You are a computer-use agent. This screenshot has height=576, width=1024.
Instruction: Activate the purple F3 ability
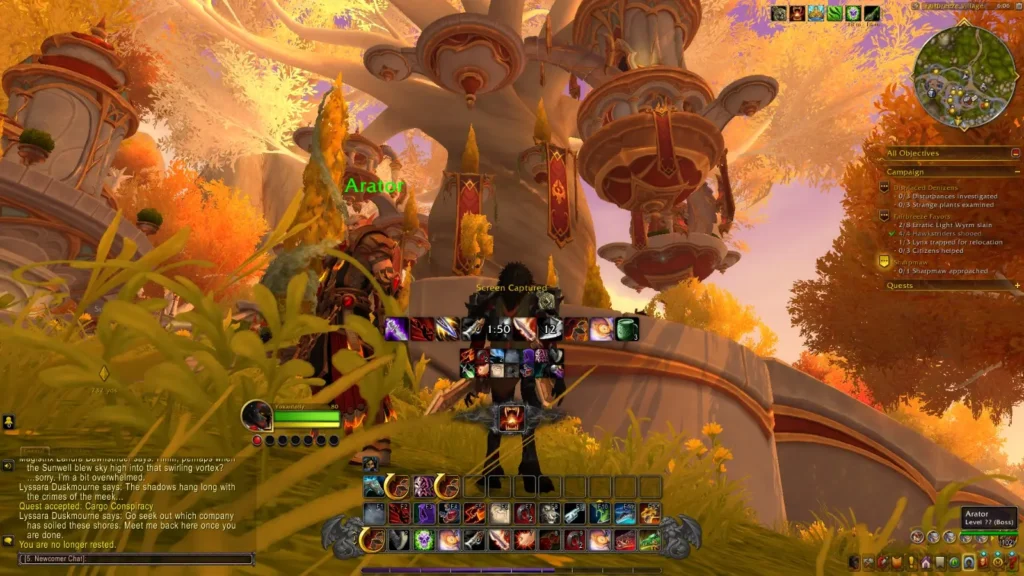coord(424,513)
